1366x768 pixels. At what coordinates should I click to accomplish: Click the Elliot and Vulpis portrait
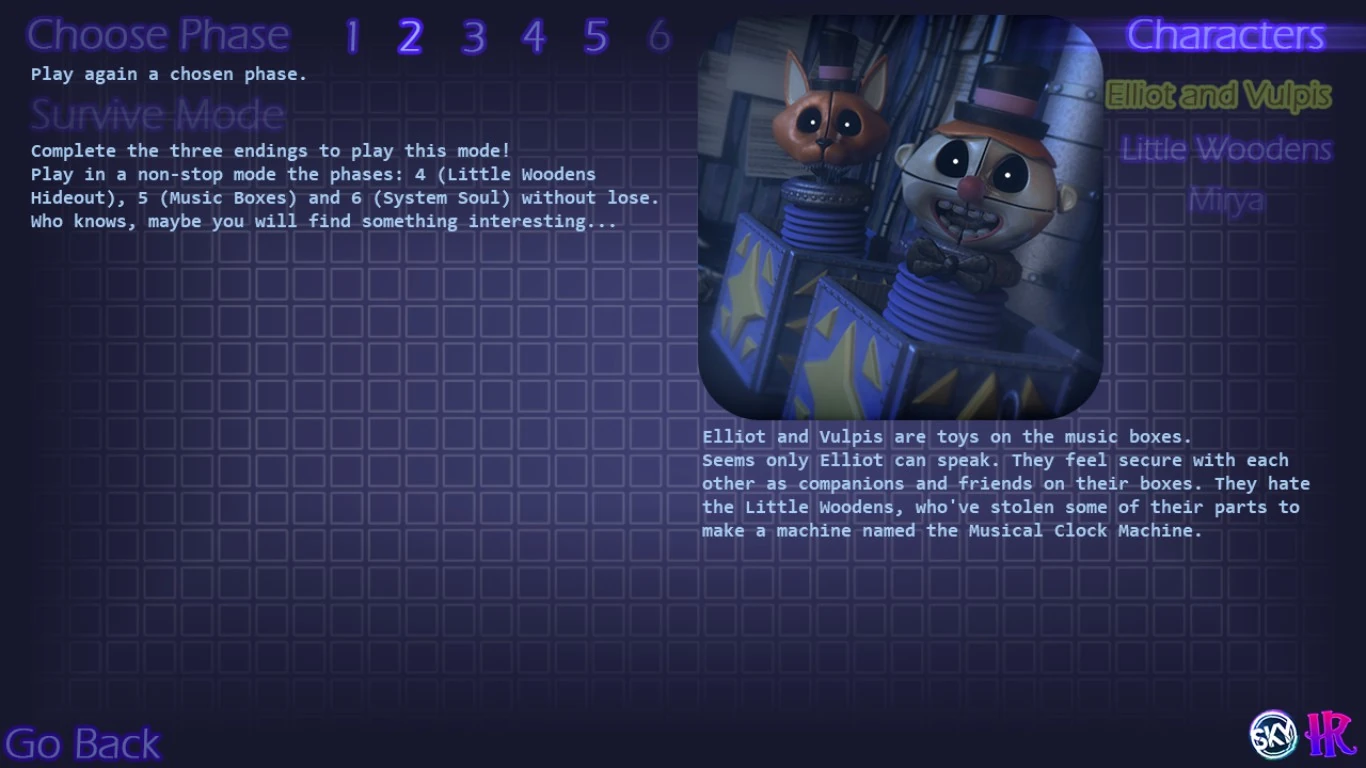900,216
